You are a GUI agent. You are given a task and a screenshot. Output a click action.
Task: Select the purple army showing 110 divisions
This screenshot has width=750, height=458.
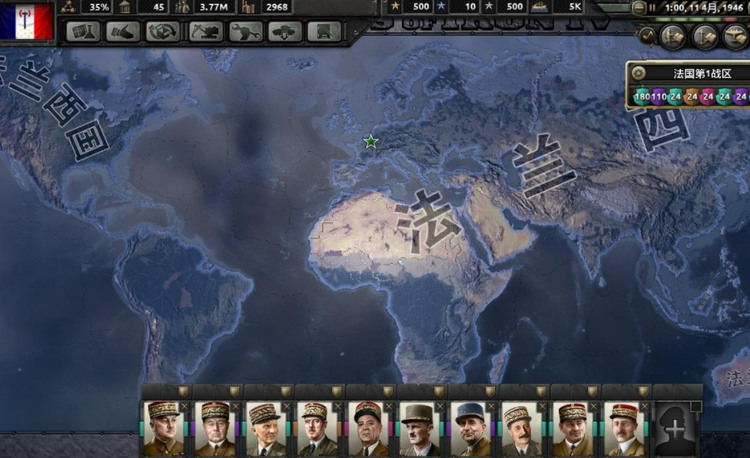click(x=659, y=97)
